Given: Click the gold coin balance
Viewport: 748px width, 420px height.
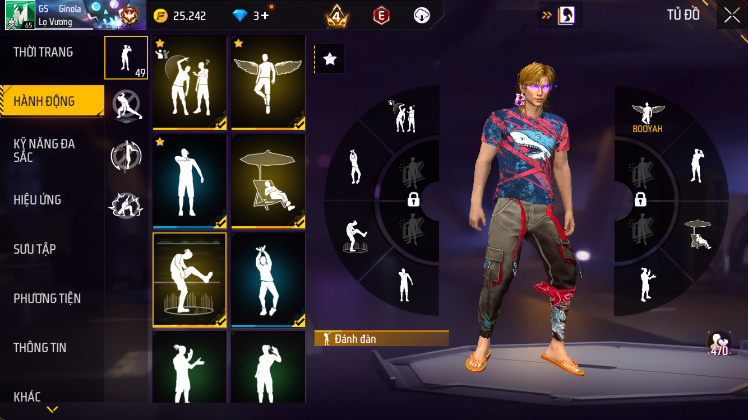Looking at the screenshot, I should pyautogui.click(x=181, y=16).
